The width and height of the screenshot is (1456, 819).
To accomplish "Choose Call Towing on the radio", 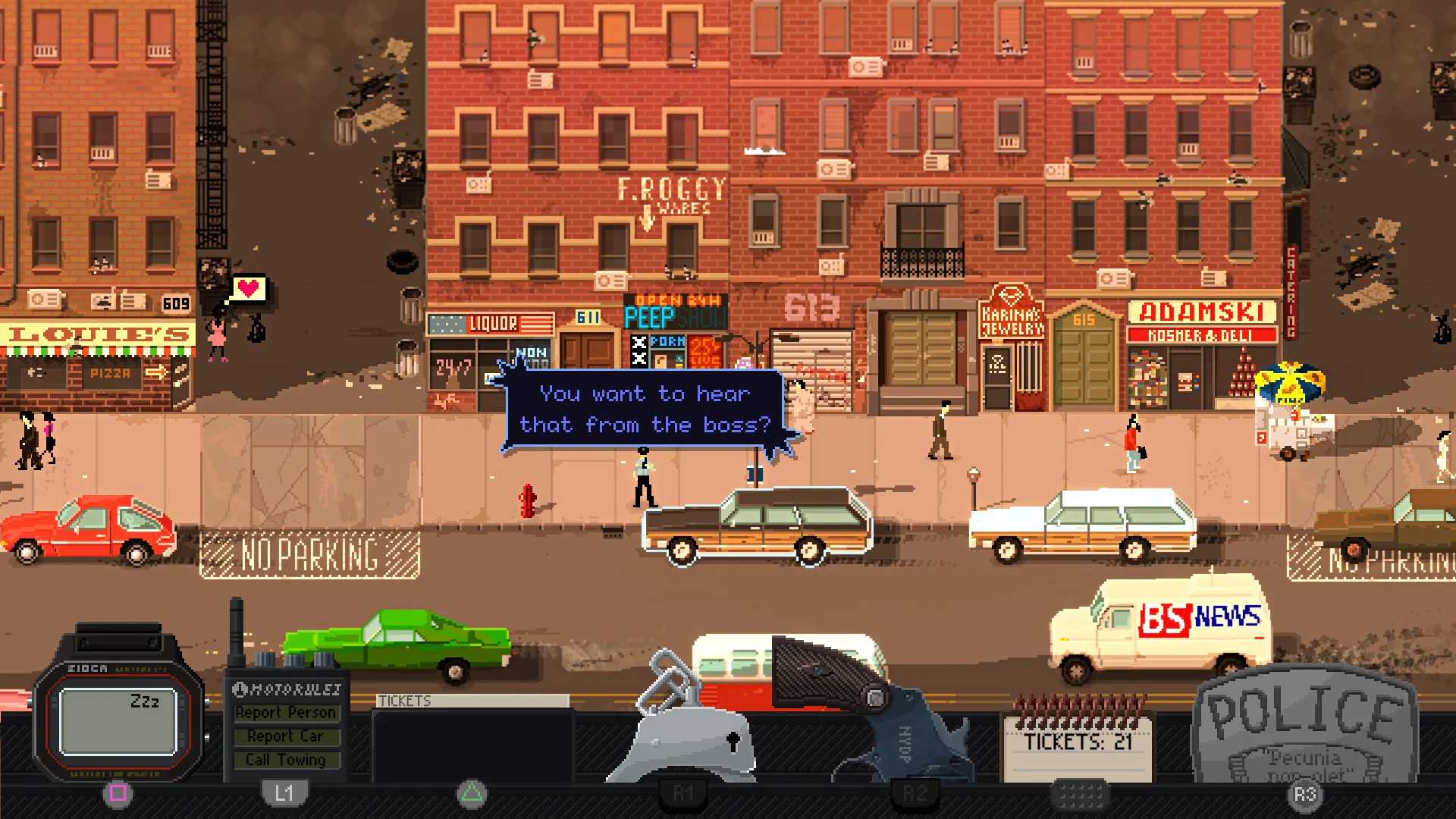I will point(287,759).
